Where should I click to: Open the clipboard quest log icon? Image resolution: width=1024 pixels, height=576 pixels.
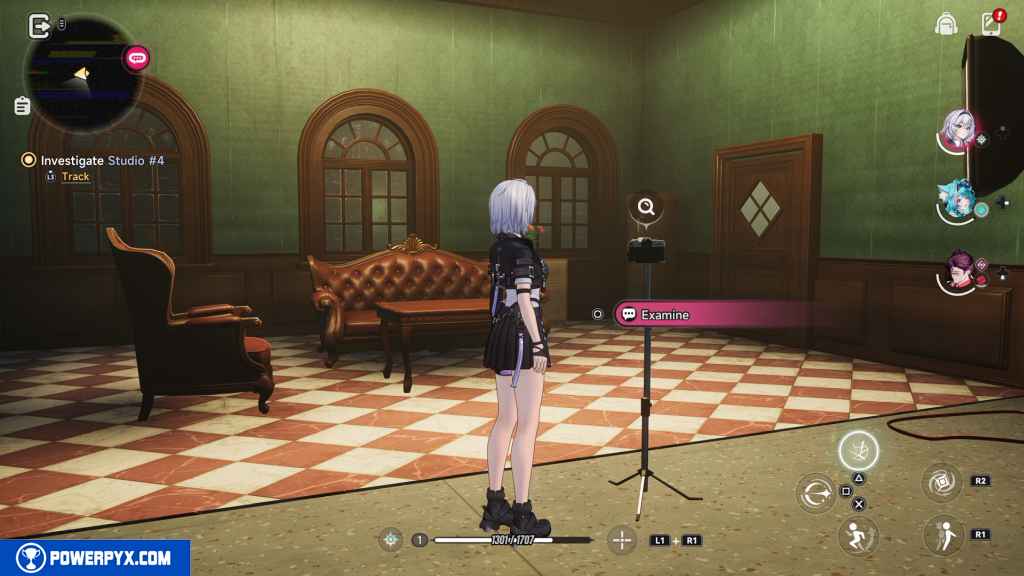(22, 105)
